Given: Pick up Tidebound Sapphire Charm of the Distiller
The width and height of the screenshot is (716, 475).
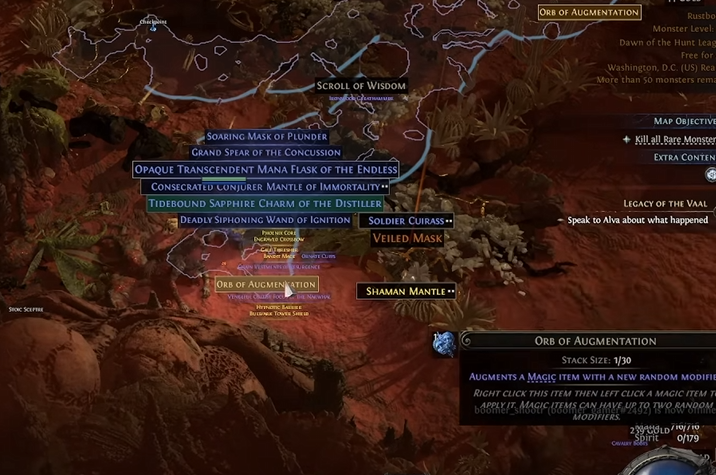Looking at the screenshot, I should tap(265, 204).
